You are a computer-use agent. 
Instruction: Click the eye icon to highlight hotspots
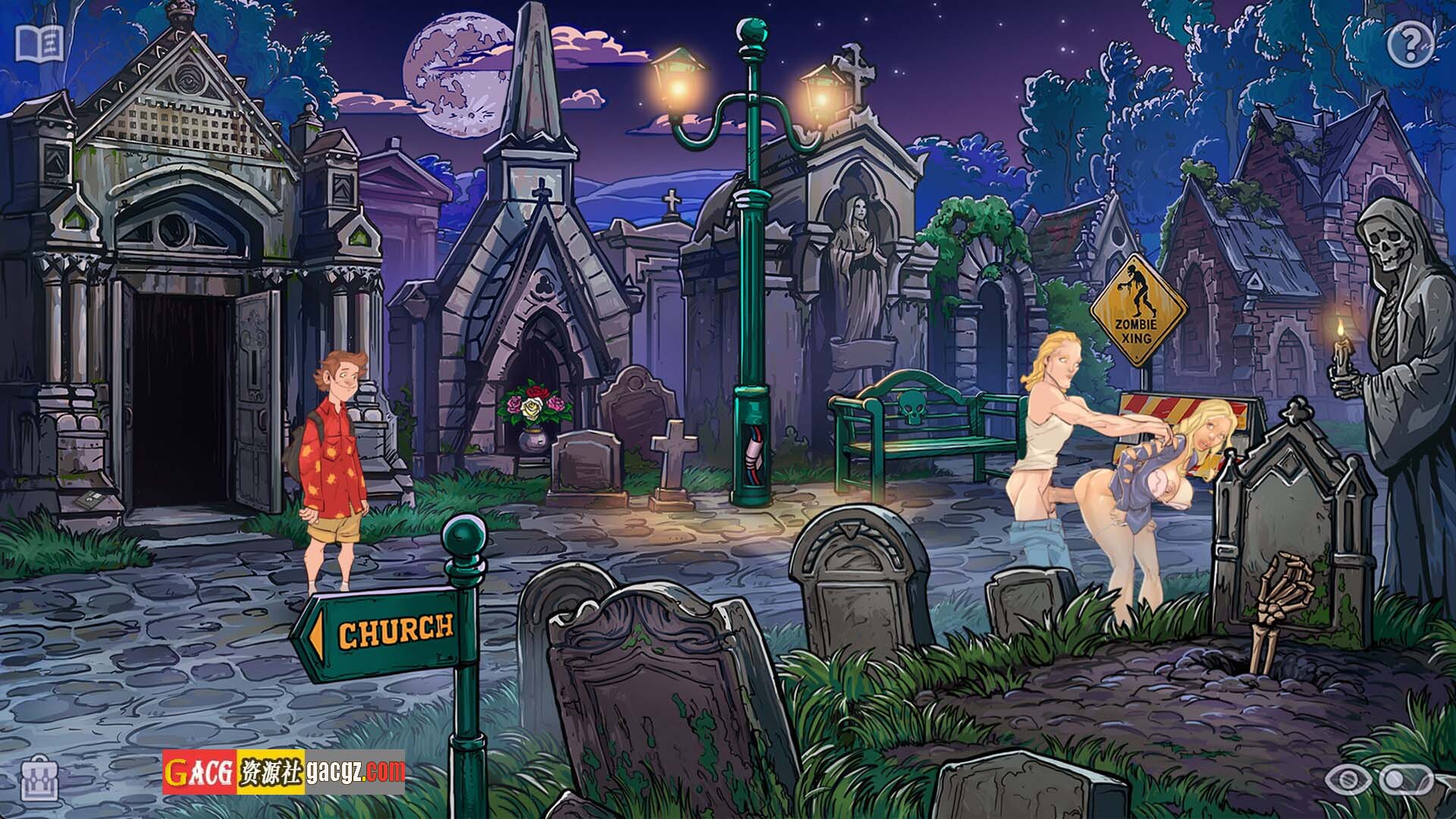tap(1347, 780)
